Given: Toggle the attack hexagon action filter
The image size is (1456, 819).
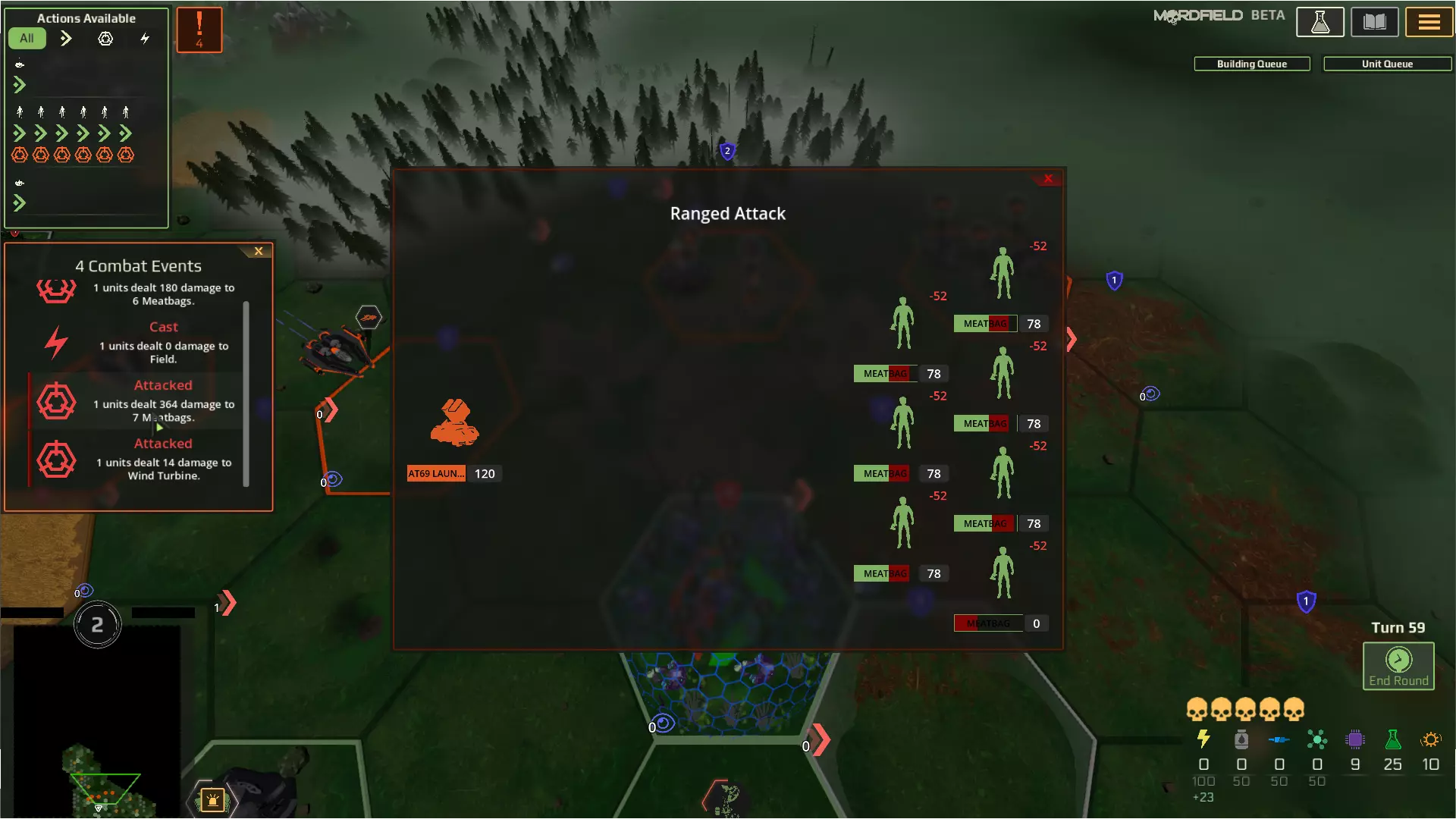Looking at the screenshot, I should pos(105,38).
